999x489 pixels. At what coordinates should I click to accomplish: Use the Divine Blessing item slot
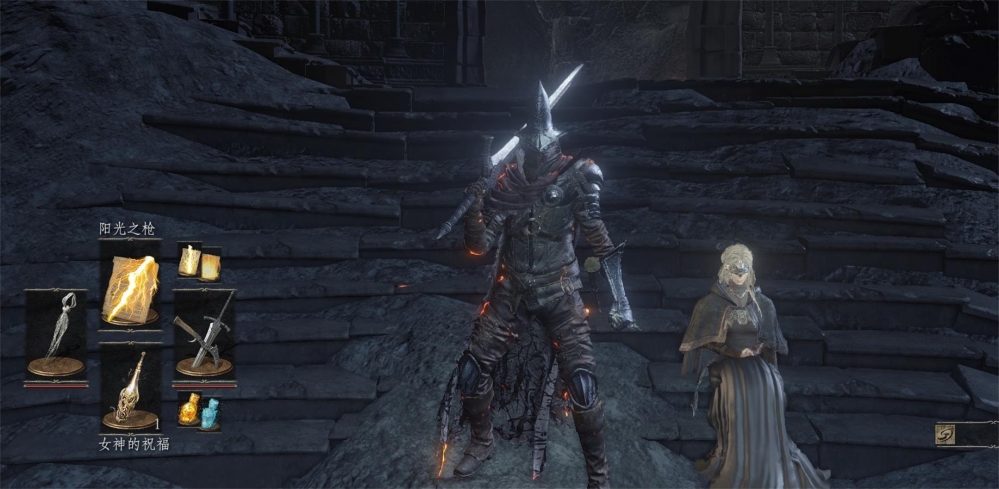130,390
